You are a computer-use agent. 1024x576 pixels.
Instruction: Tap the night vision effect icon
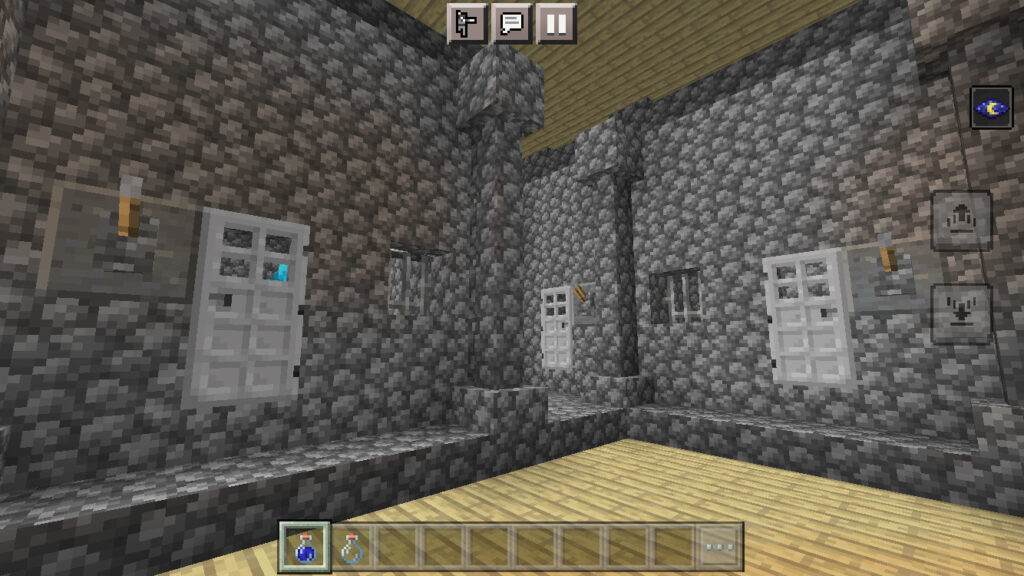[991, 107]
